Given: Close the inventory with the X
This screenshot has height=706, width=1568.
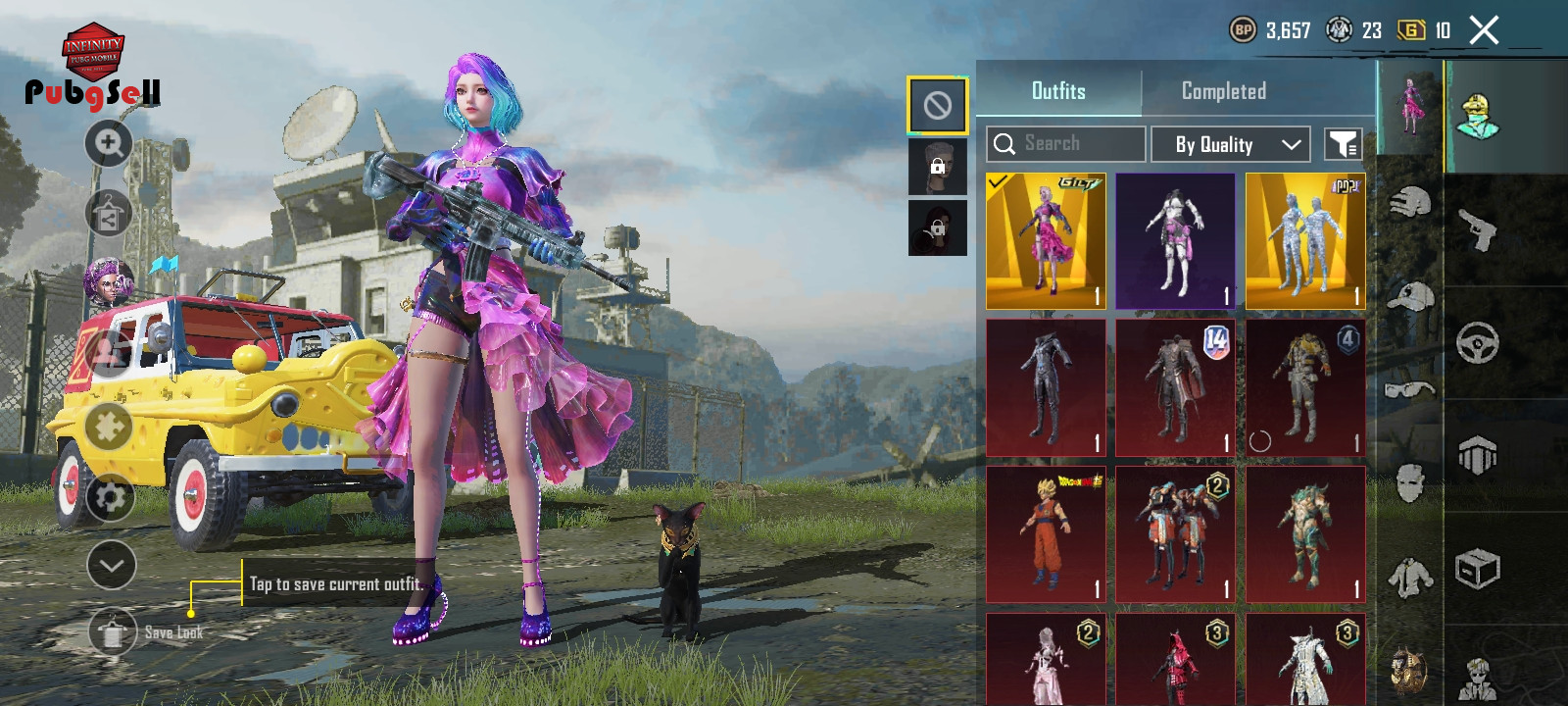Looking at the screenshot, I should 1484,30.
